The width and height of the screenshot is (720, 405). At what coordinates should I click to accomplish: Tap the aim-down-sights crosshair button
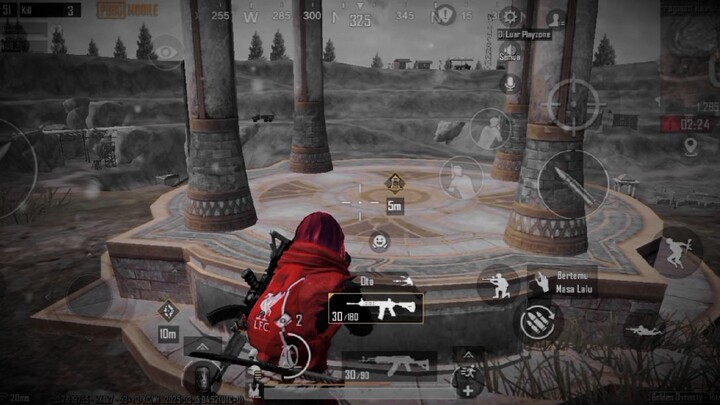pos(573,105)
